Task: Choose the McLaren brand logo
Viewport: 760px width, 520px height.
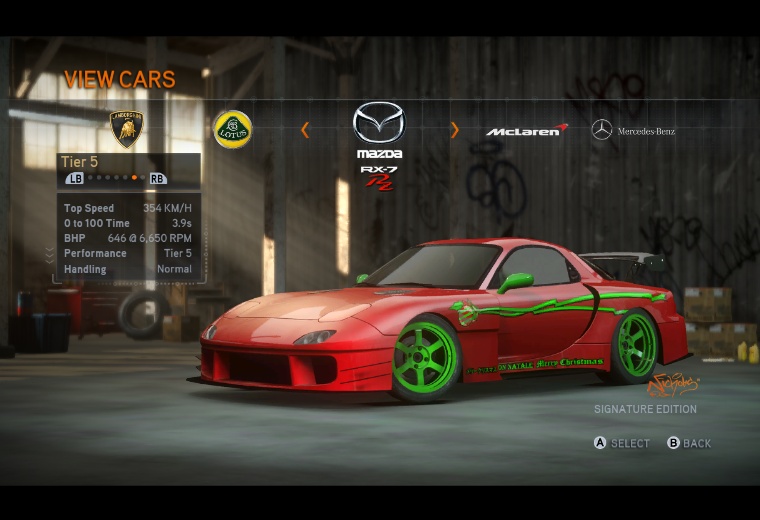Action: click(527, 131)
